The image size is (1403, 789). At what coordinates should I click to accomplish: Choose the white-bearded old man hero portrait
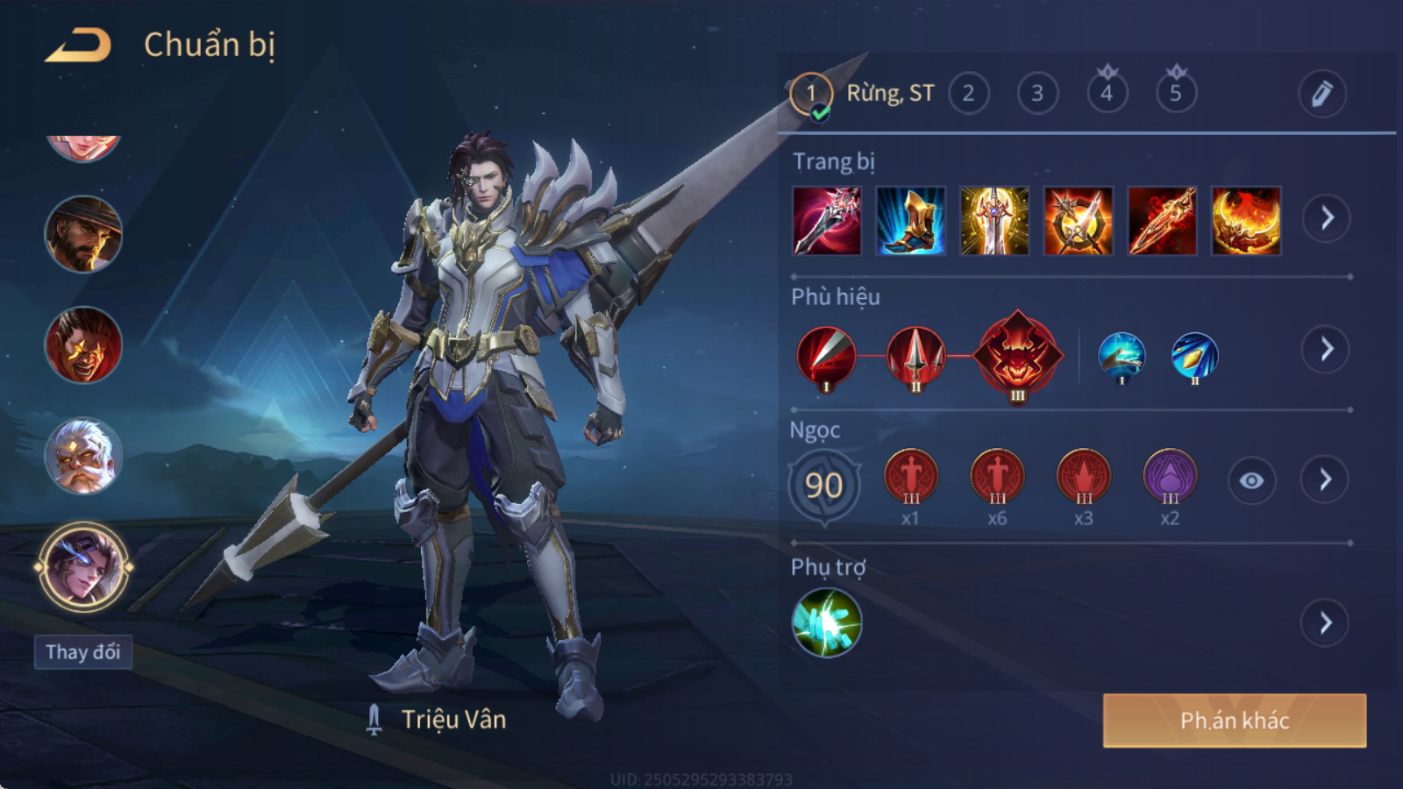pyautogui.click(x=83, y=456)
